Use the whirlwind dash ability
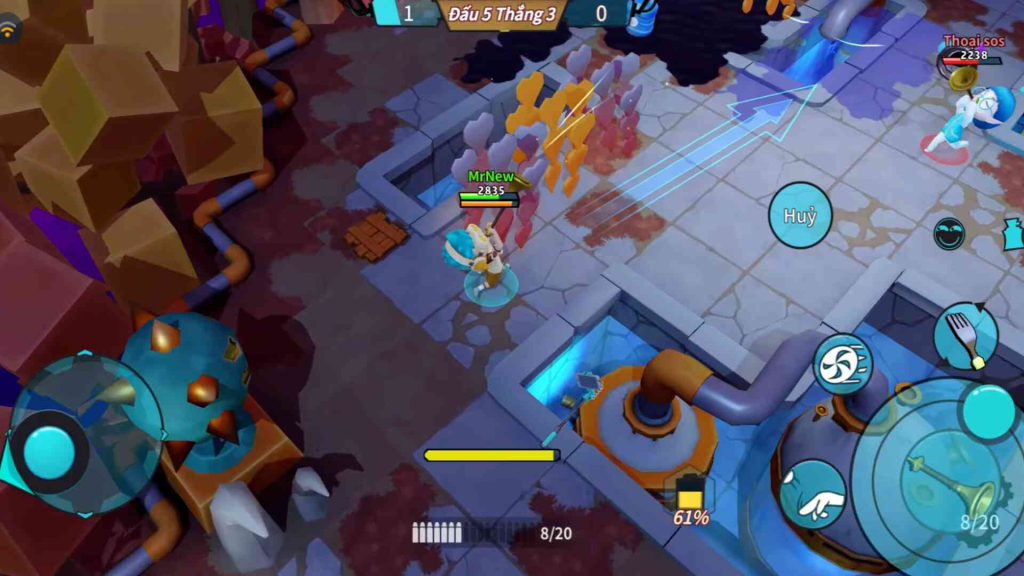1024x576 pixels. point(842,365)
